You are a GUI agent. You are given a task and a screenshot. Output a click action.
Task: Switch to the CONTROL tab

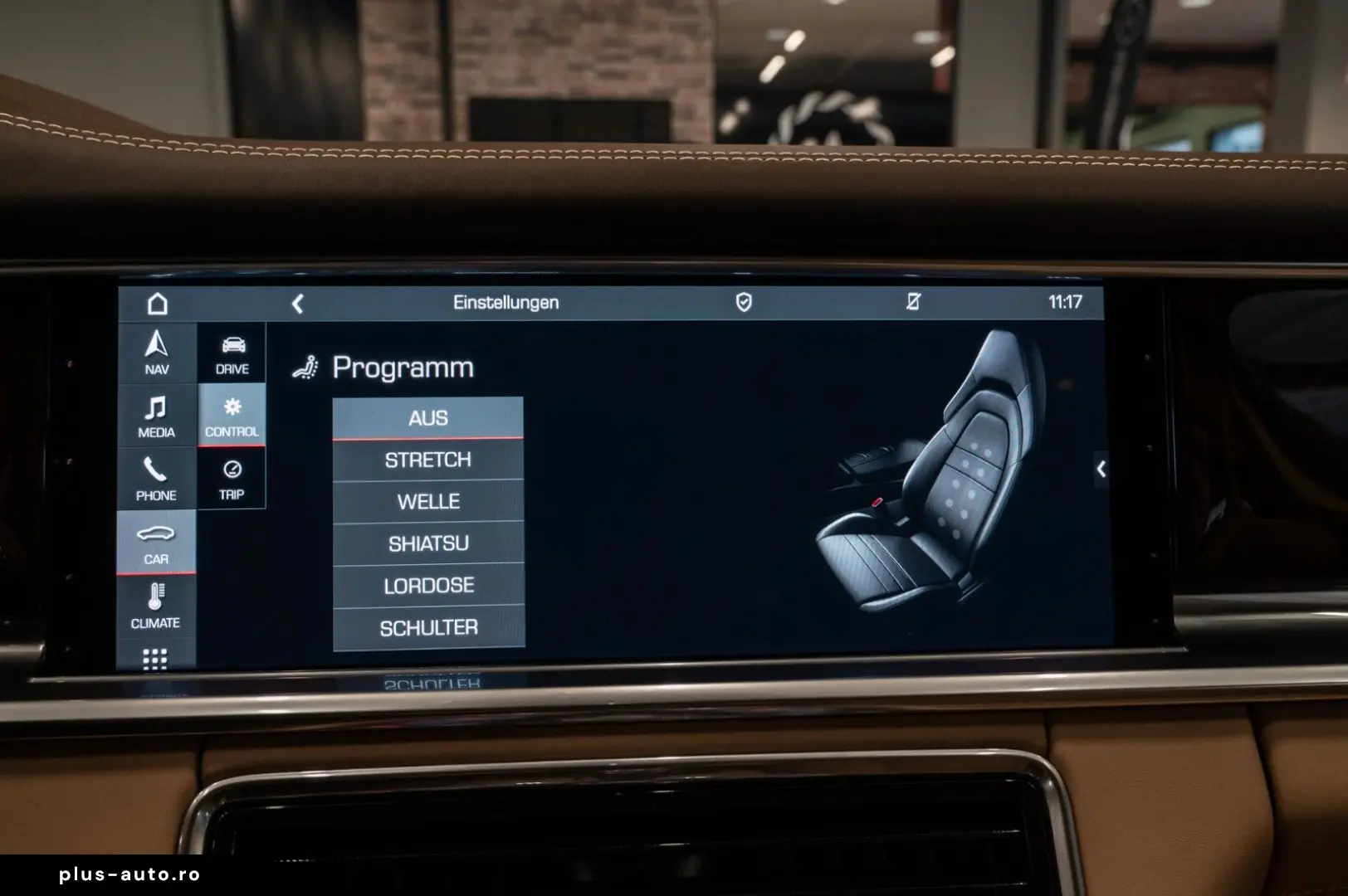[232, 415]
